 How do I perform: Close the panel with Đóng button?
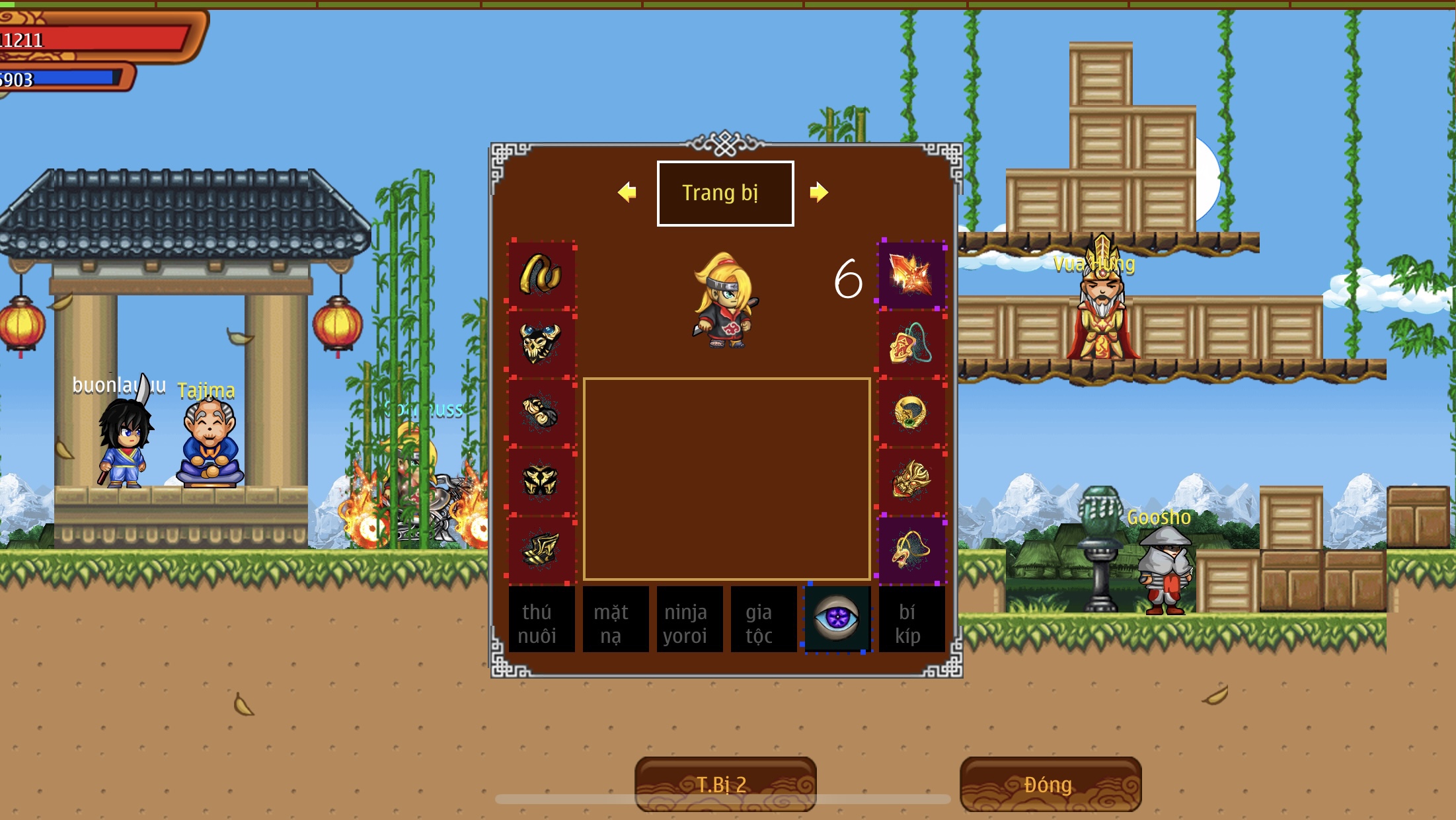tap(1050, 784)
